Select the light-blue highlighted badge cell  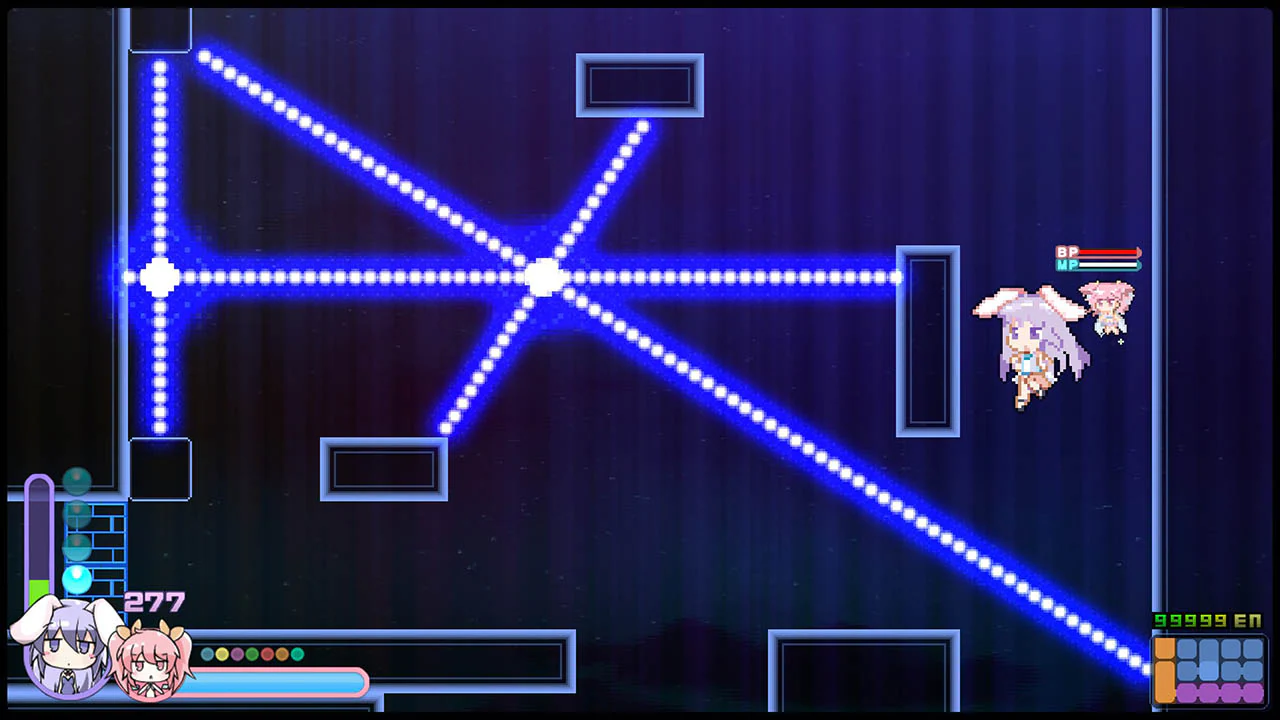tap(1208, 670)
